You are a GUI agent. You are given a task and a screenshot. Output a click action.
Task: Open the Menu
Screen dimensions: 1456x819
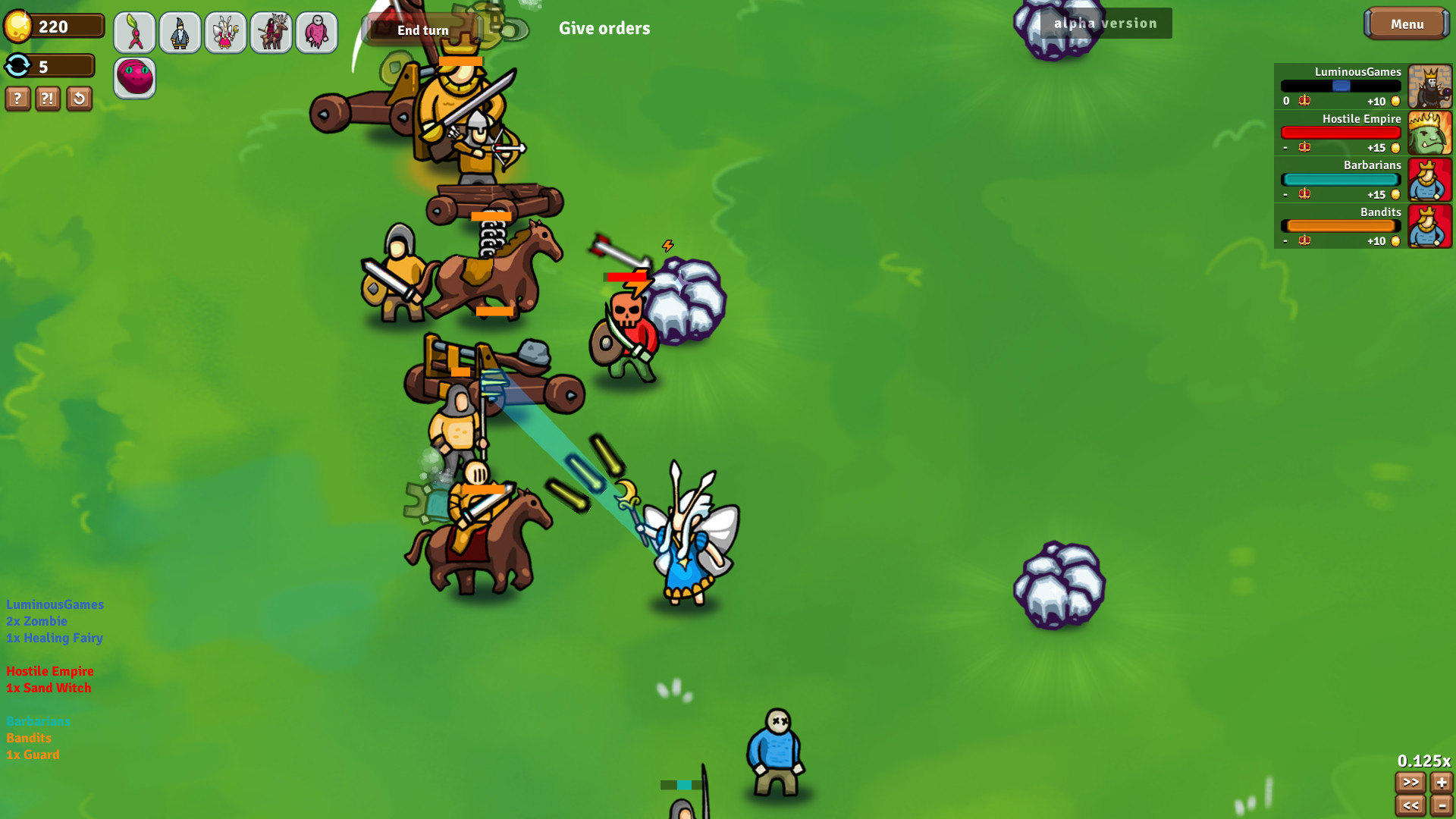click(x=1407, y=24)
